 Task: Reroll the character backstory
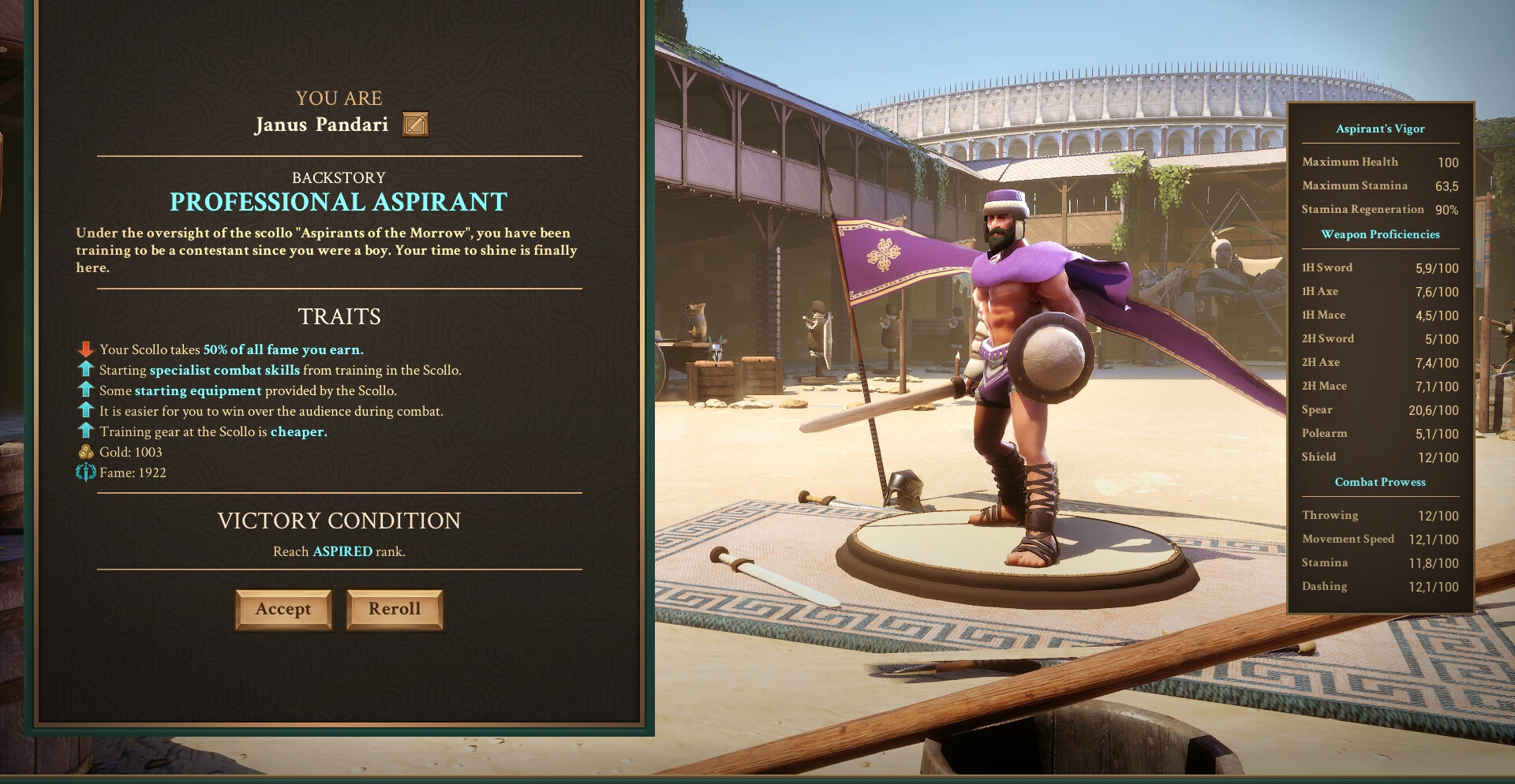click(395, 609)
